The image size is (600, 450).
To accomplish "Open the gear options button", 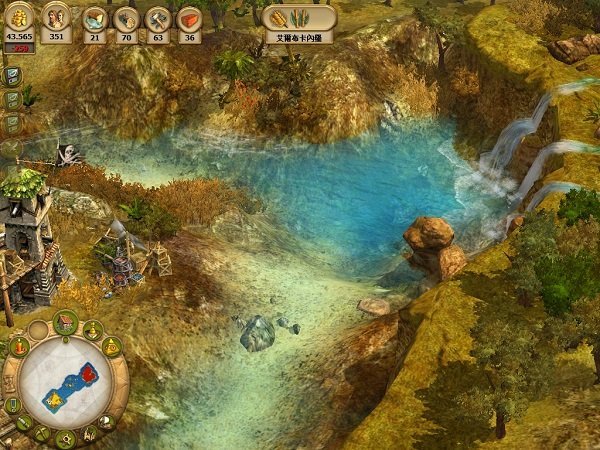I will [x=67, y=439].
